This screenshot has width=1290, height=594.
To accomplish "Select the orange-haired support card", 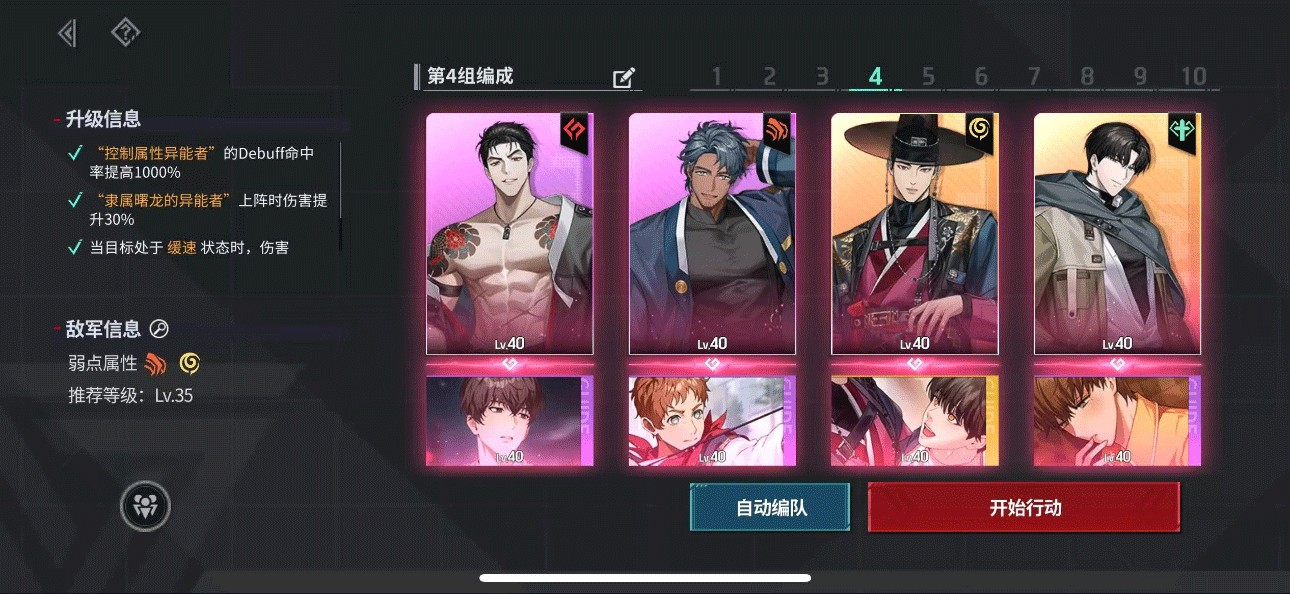I will 712,421.
